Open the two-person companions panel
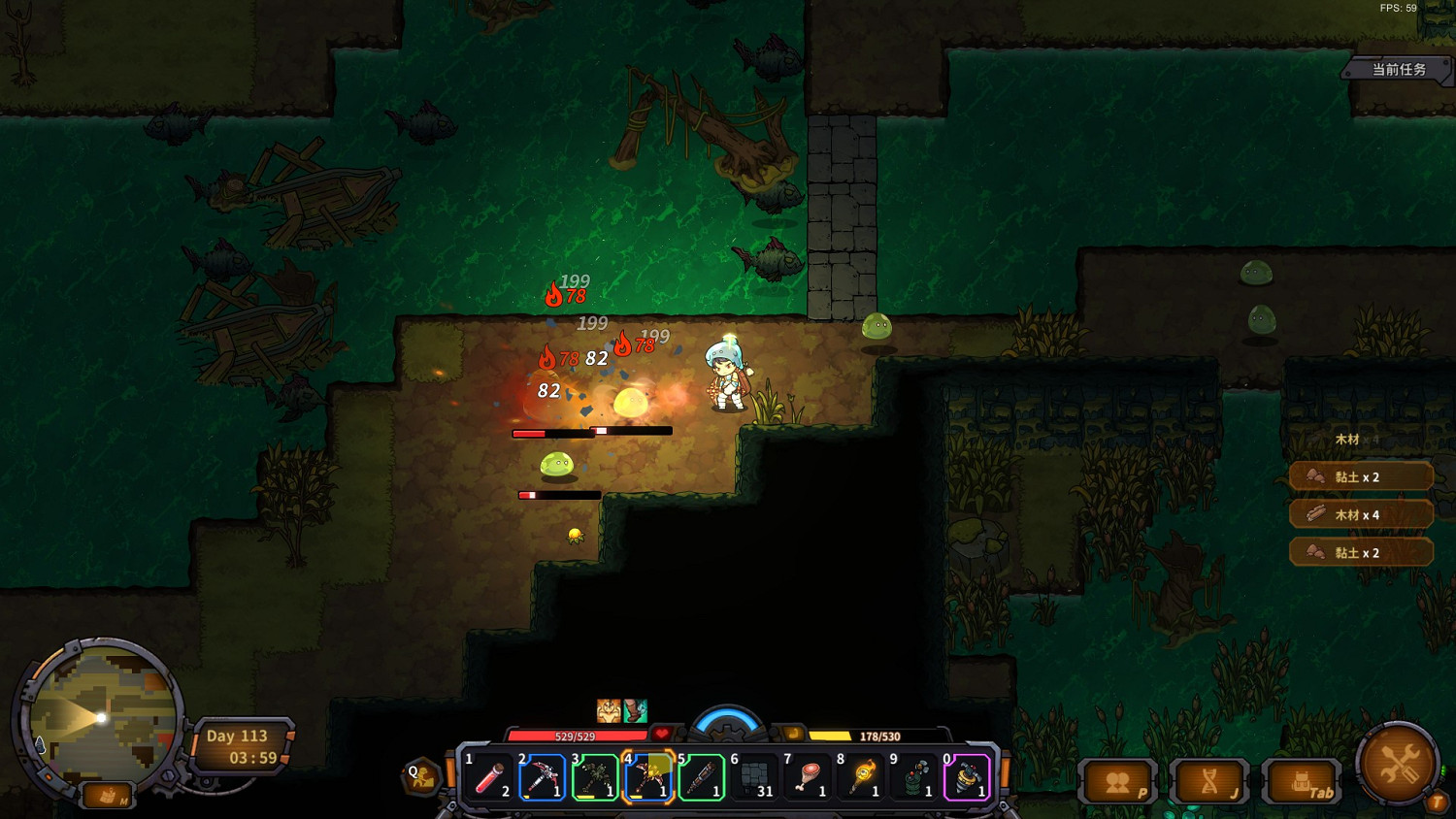The width and height of the screenshot is (1456, 819). tap(1118, 782)
